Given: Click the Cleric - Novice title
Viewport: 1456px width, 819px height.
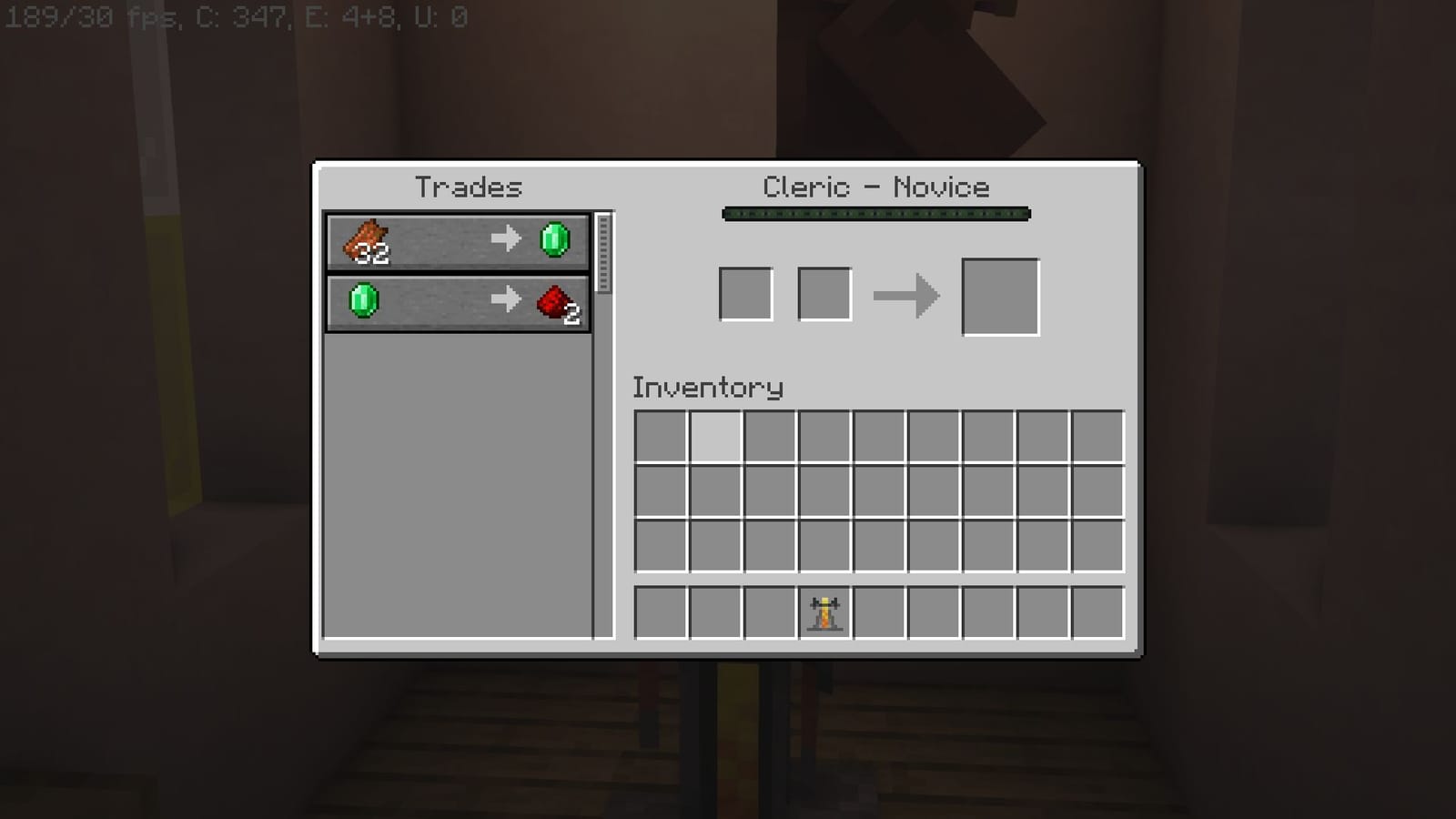Looking at the screenshot, I should (x=875, y=187).
